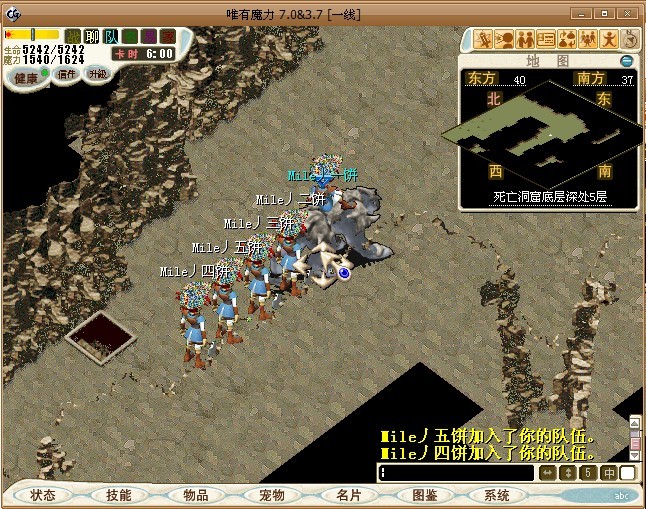Open the 宠物 pets menu

click(x=272, y=495)
